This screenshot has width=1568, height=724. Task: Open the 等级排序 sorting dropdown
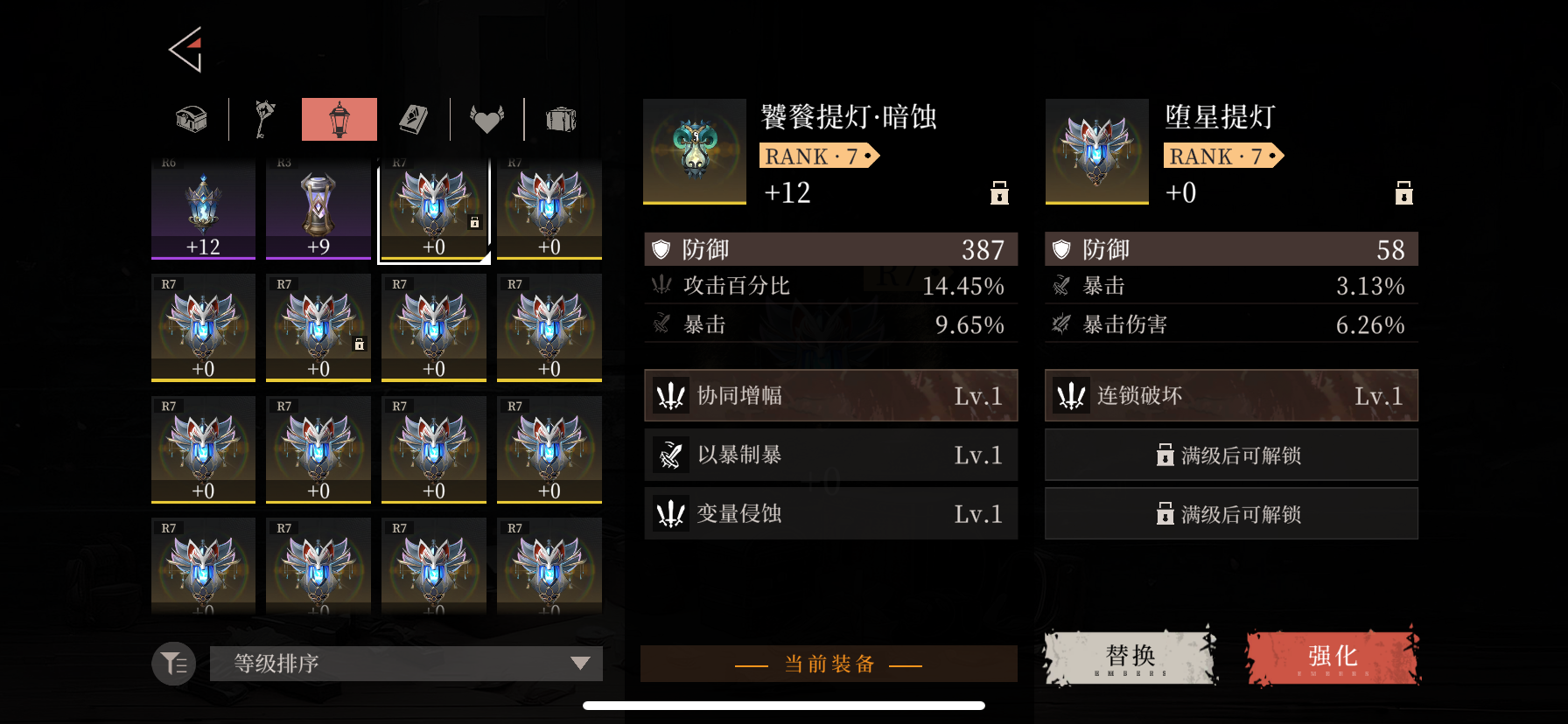pyautogui.click(x=405, y=664)
